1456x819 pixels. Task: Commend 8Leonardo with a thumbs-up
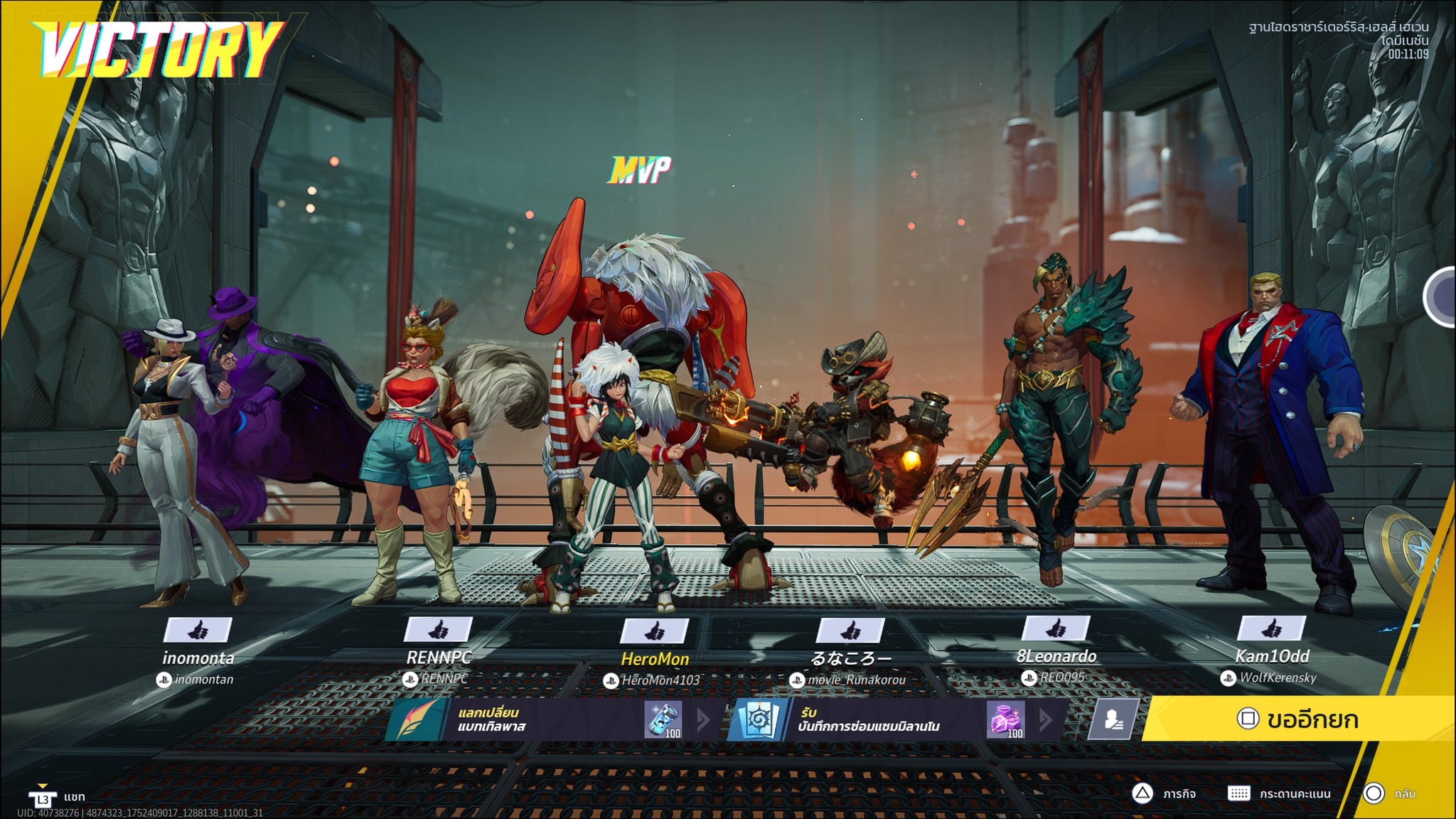click(x=1056, y=628)
